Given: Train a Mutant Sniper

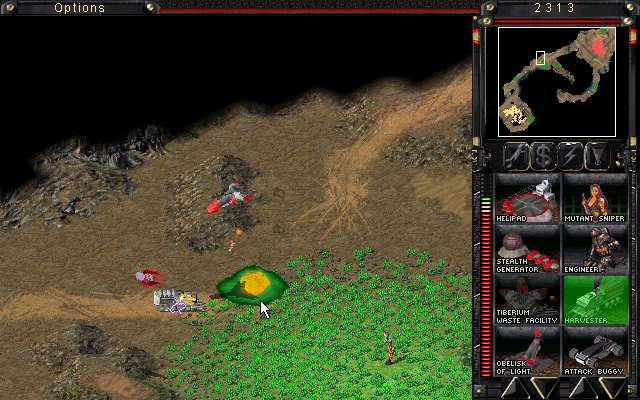Looking at the screenshot, I should (595, 199).
